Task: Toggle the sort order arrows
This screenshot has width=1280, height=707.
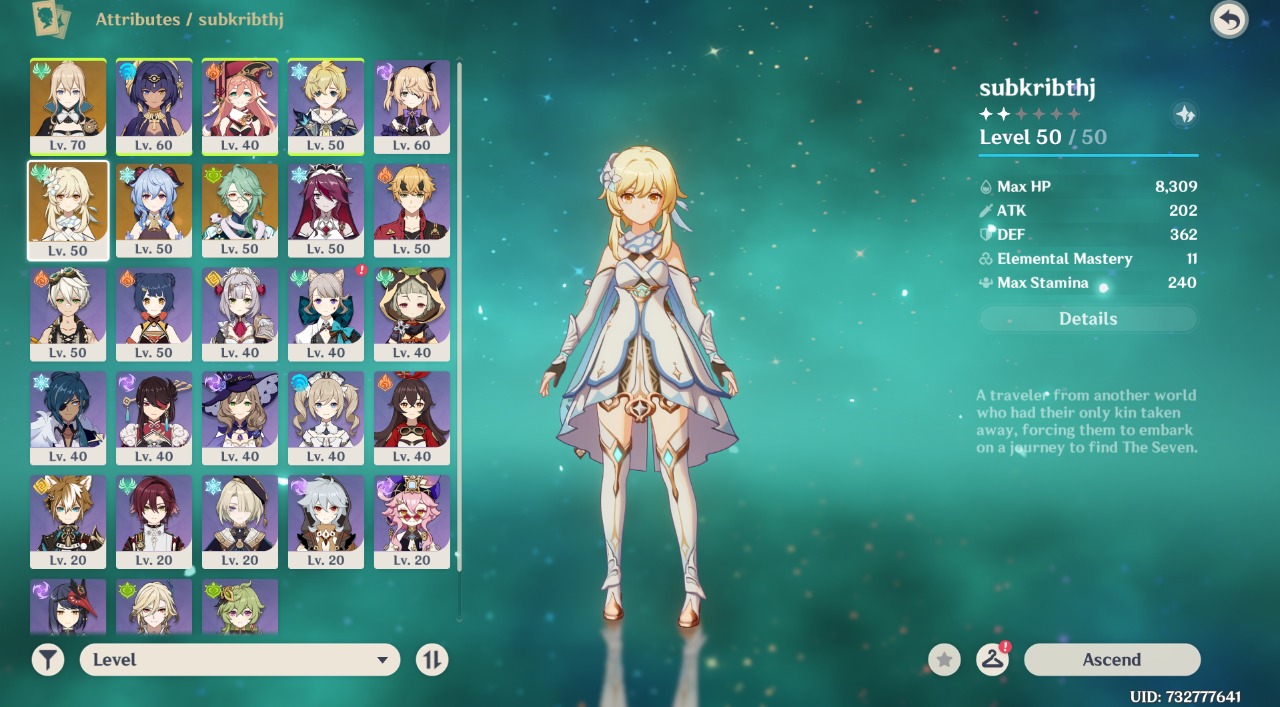Action: pos(432,660)
